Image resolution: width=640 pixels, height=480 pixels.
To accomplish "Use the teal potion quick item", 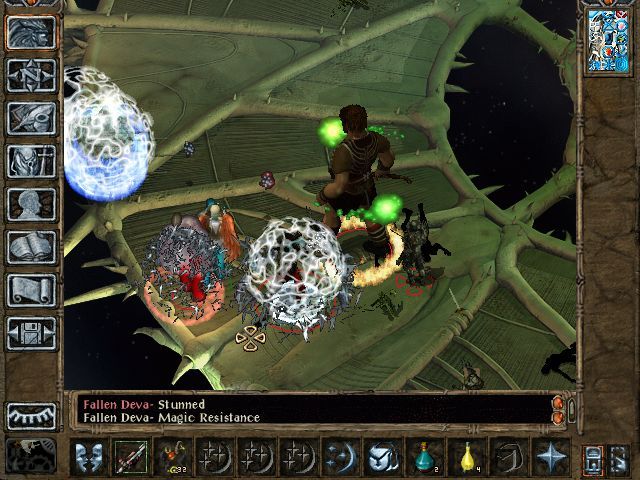I will click(424, 457).
